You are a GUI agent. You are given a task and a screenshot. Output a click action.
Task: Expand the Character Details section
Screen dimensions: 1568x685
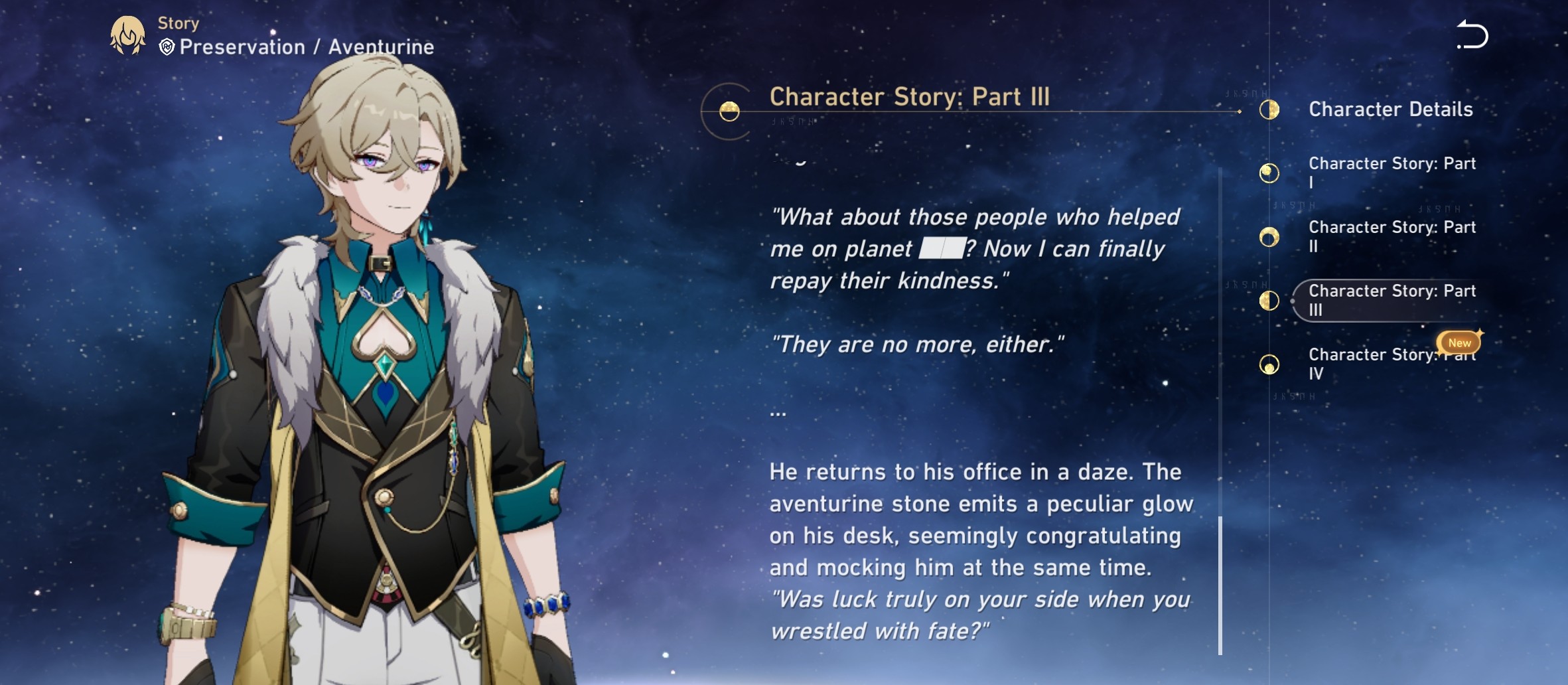coord(1389,110)
